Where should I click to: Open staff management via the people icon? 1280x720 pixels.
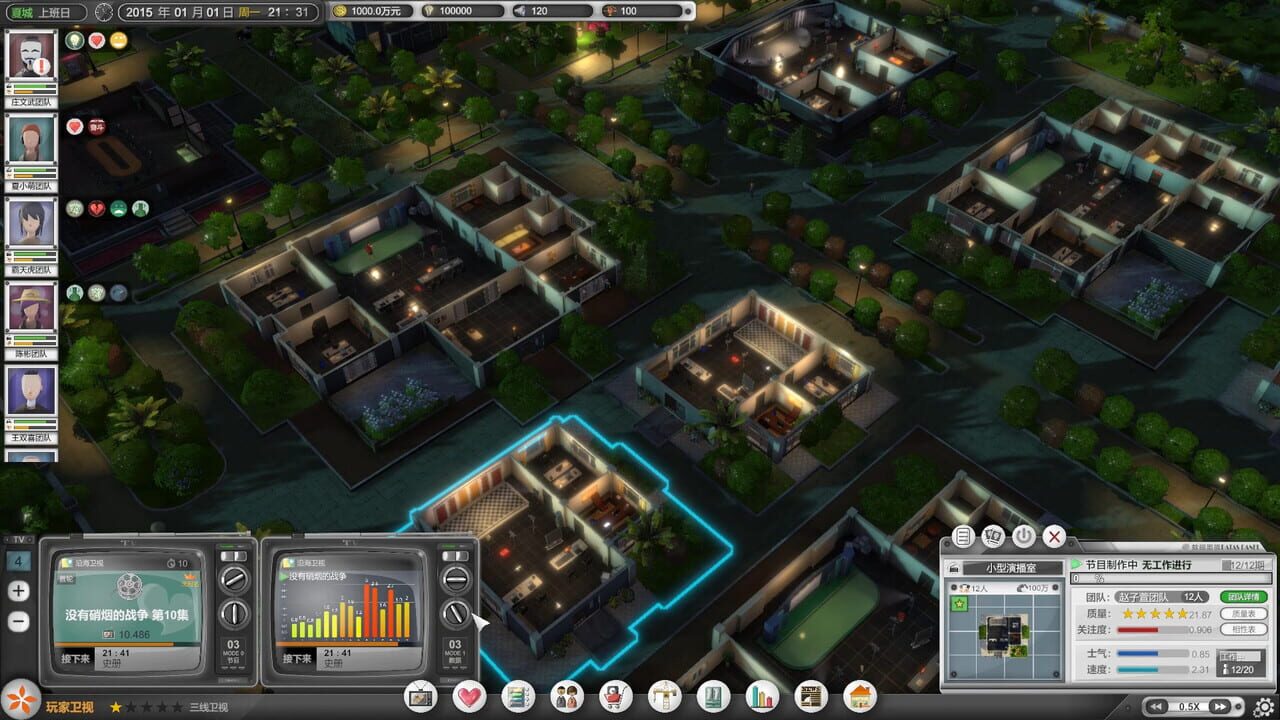[565, 698]
